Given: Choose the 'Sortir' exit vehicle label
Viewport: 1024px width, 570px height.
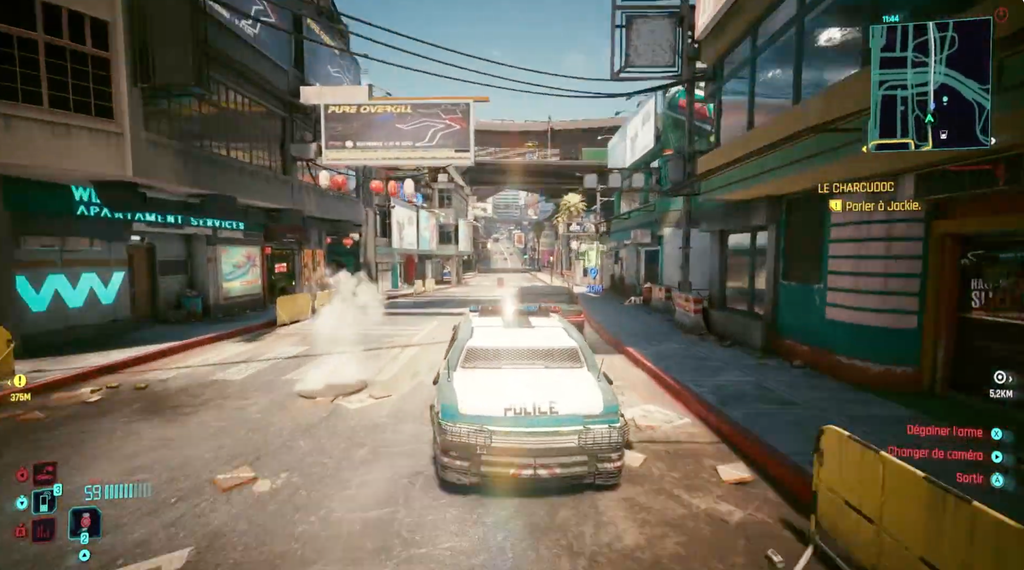Looking at the screenshot, I should click(x=968, y=478).
